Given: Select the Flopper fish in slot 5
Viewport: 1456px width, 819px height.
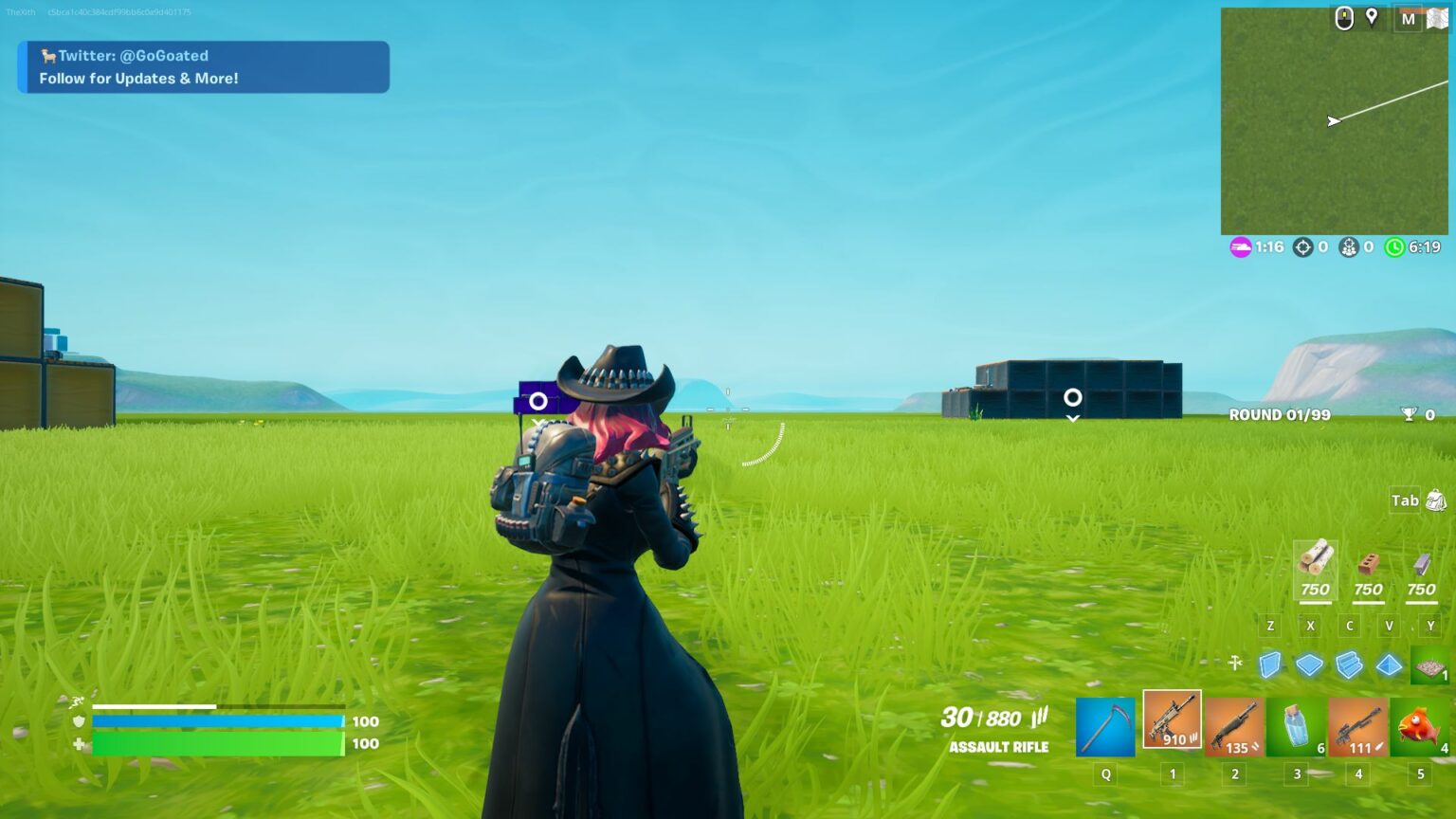Looking at the screenshot, I should [x=1419, y=725].
